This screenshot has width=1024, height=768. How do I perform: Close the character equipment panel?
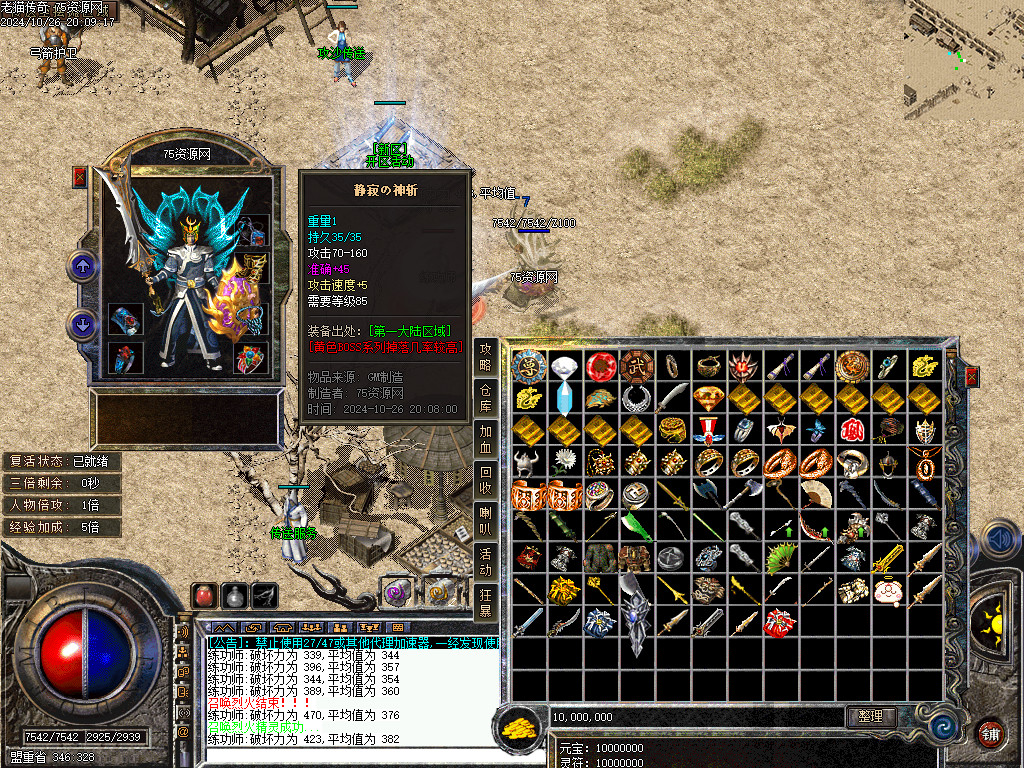pyautogui.click(x=80, y=177)
